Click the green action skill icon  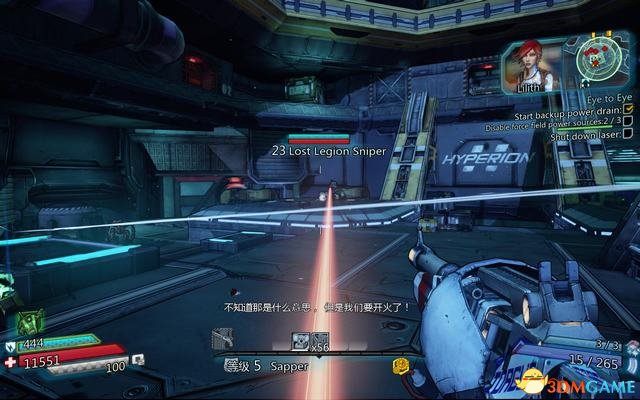30,323
